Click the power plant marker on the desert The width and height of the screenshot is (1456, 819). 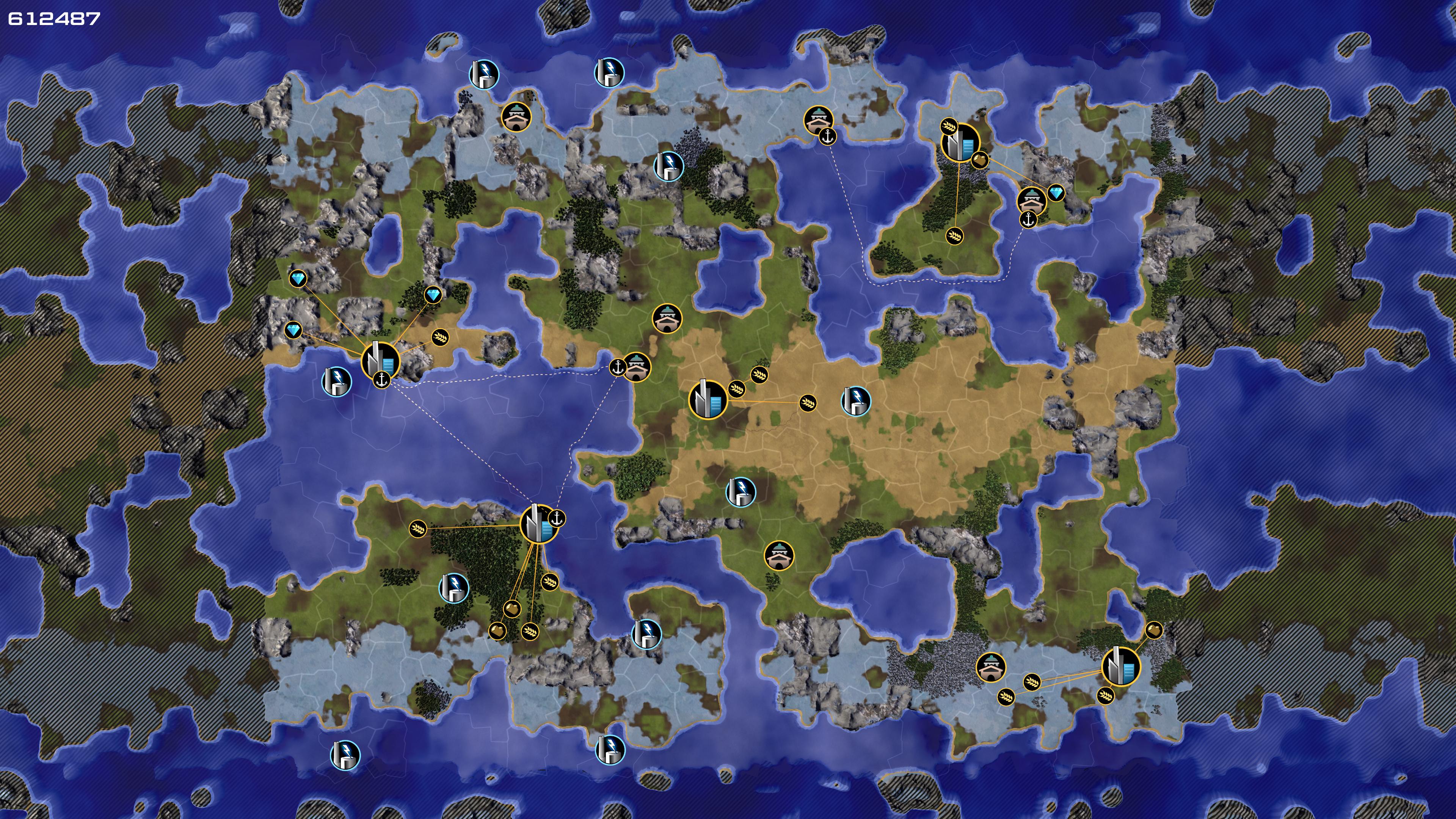856,401
